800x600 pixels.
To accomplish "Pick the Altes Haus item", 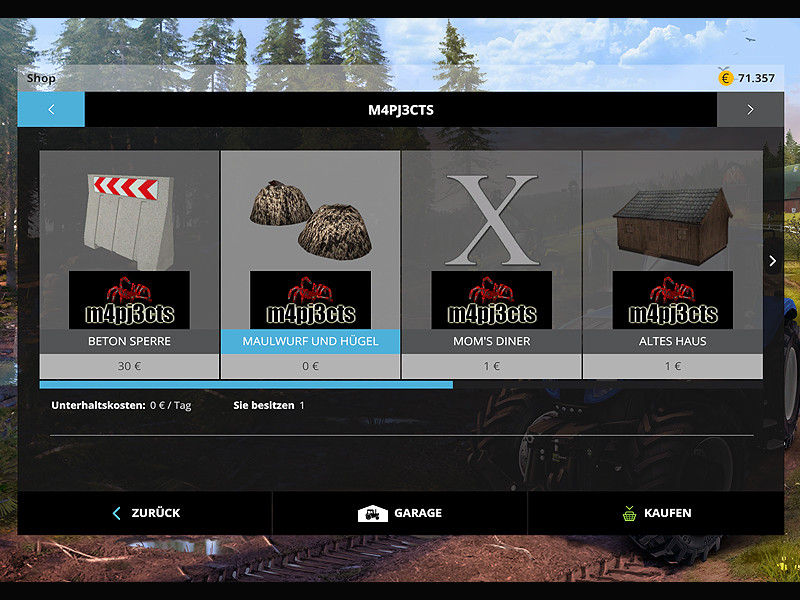I will coord(672,264).
